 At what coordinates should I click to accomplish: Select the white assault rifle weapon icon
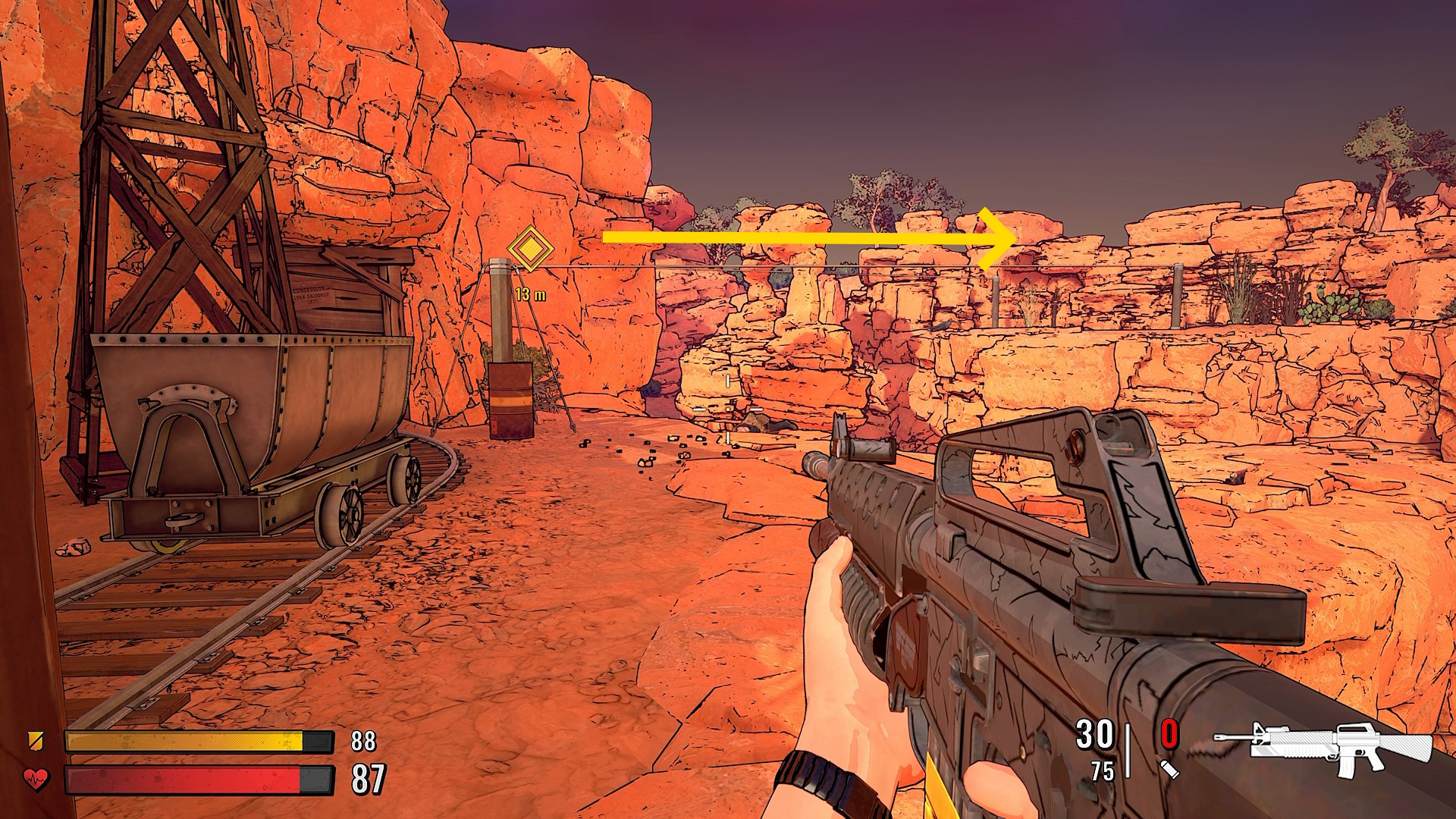click(x=1323, y=748)
